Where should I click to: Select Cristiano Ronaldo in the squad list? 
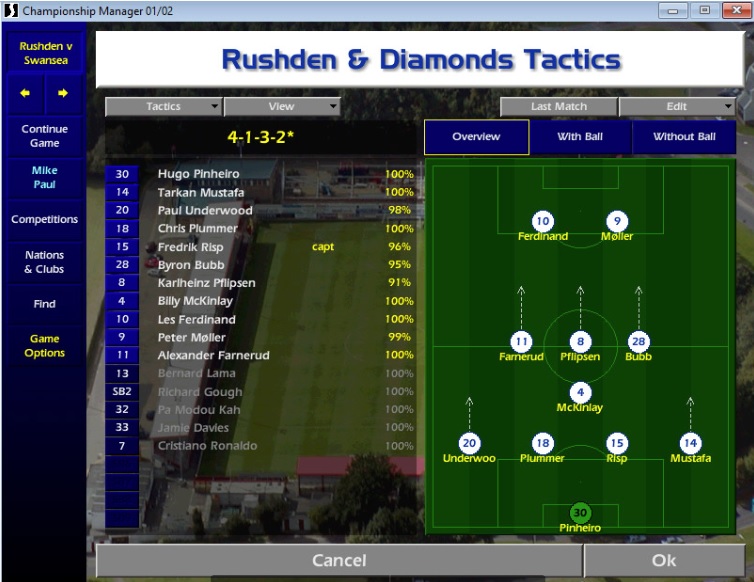[207, 446]
